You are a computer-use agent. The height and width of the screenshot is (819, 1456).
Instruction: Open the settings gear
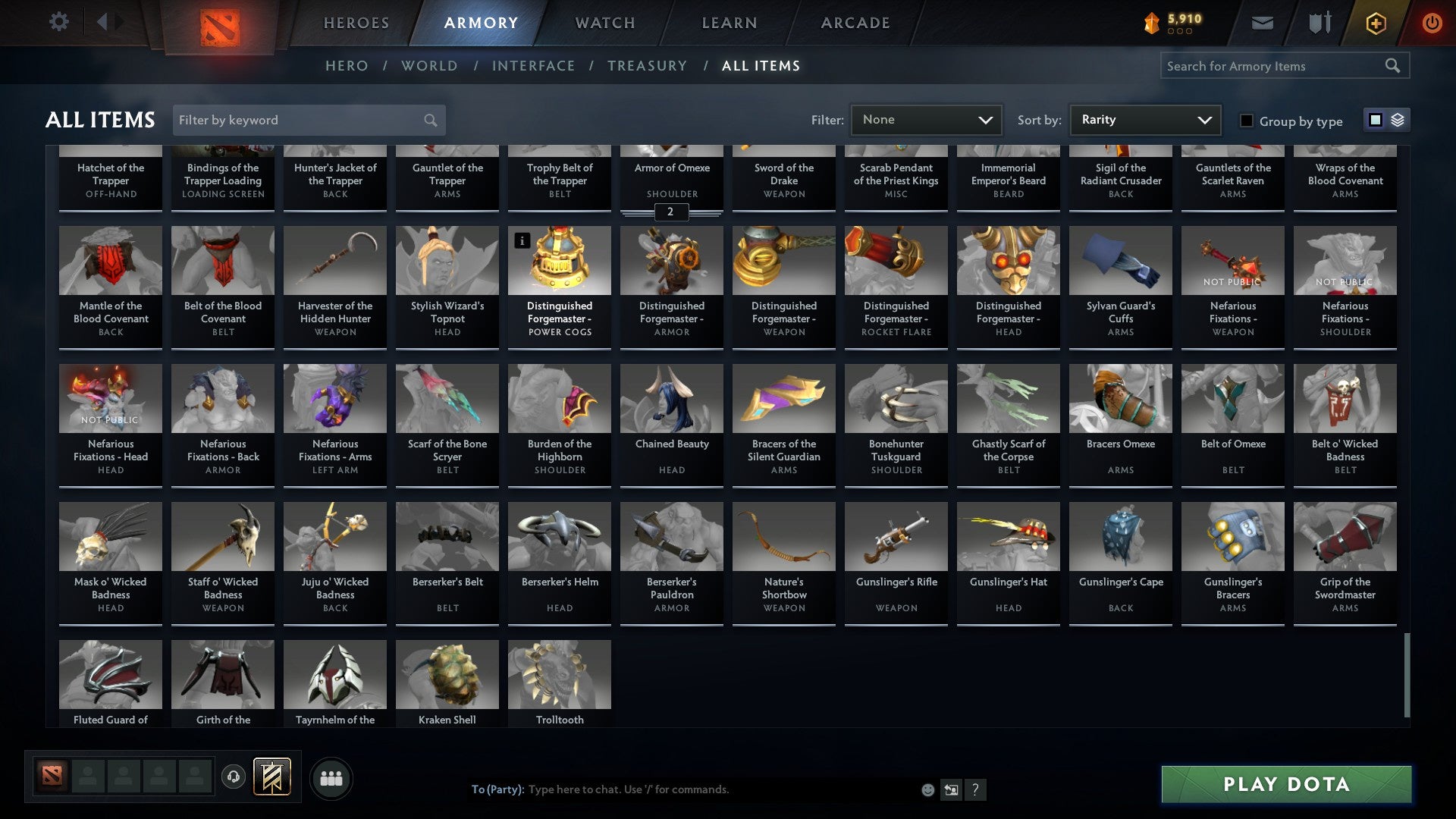pos(58,22)
